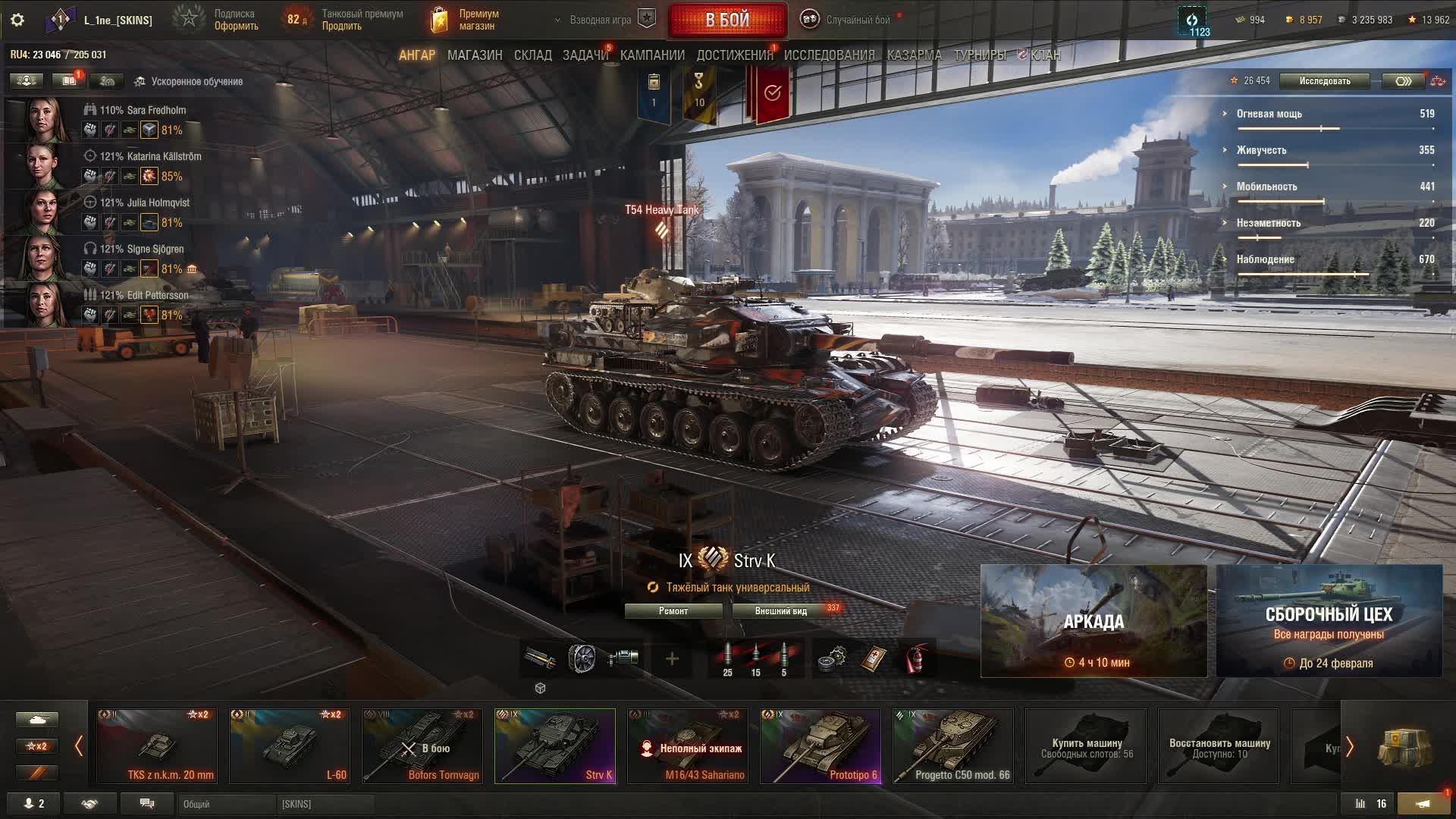Image resolution: width=1456 pixels, height=819 pixels.
Task: Open the settings gear menu
Action: (17, 20)
